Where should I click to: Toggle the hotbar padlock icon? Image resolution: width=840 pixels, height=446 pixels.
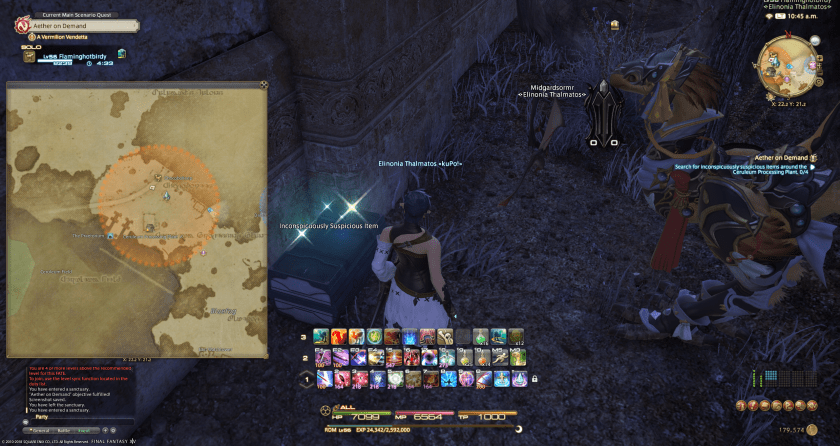535,379
